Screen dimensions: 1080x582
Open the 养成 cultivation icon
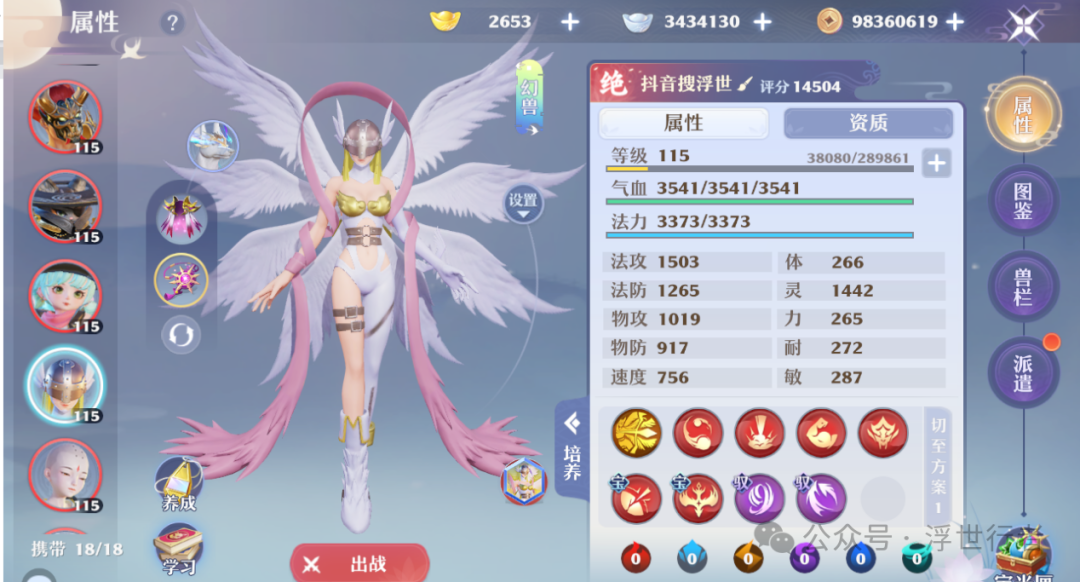pyautogui.click(x=179, y=484)
